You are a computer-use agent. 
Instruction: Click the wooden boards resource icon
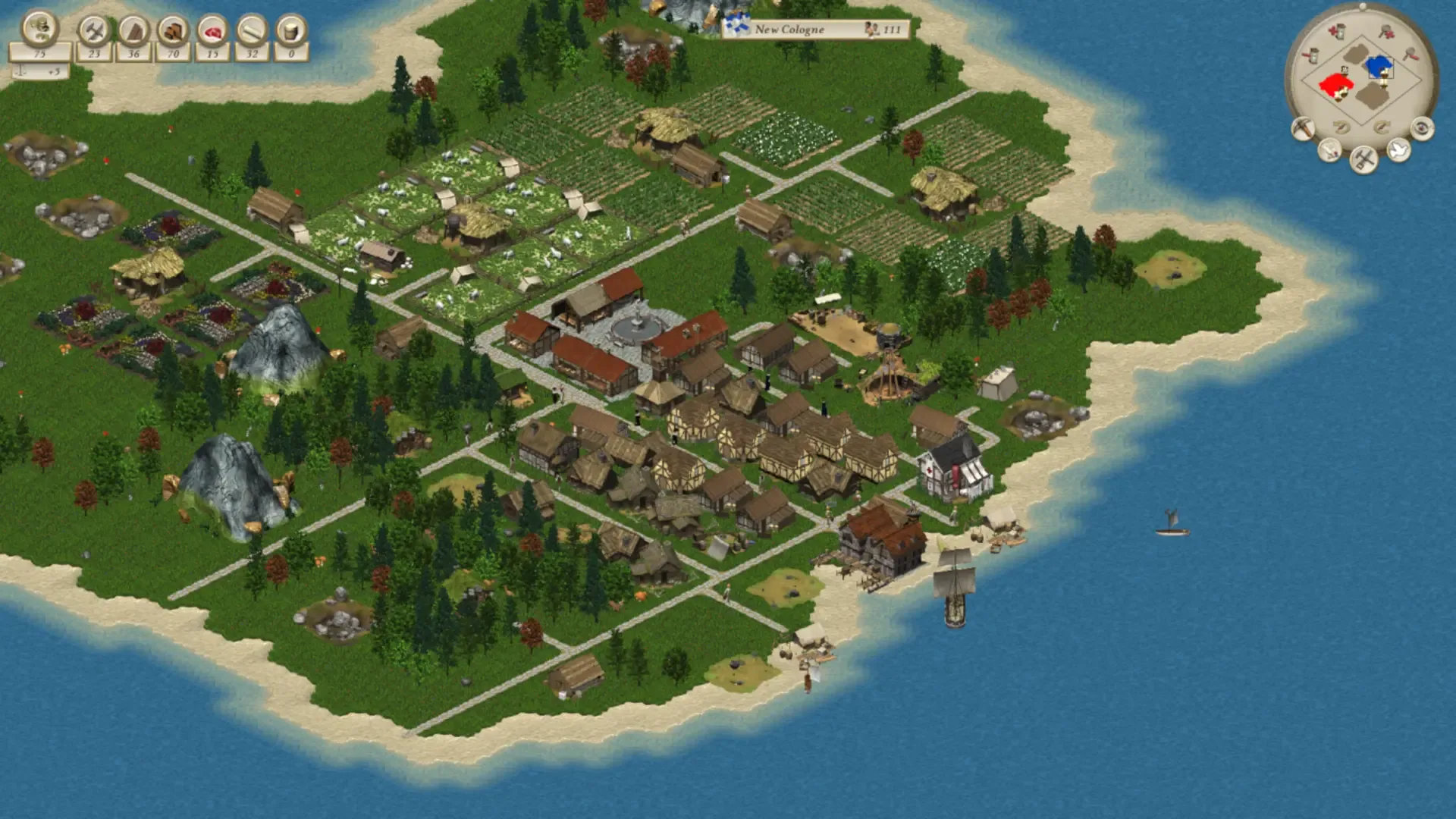(x=134, y=30)
